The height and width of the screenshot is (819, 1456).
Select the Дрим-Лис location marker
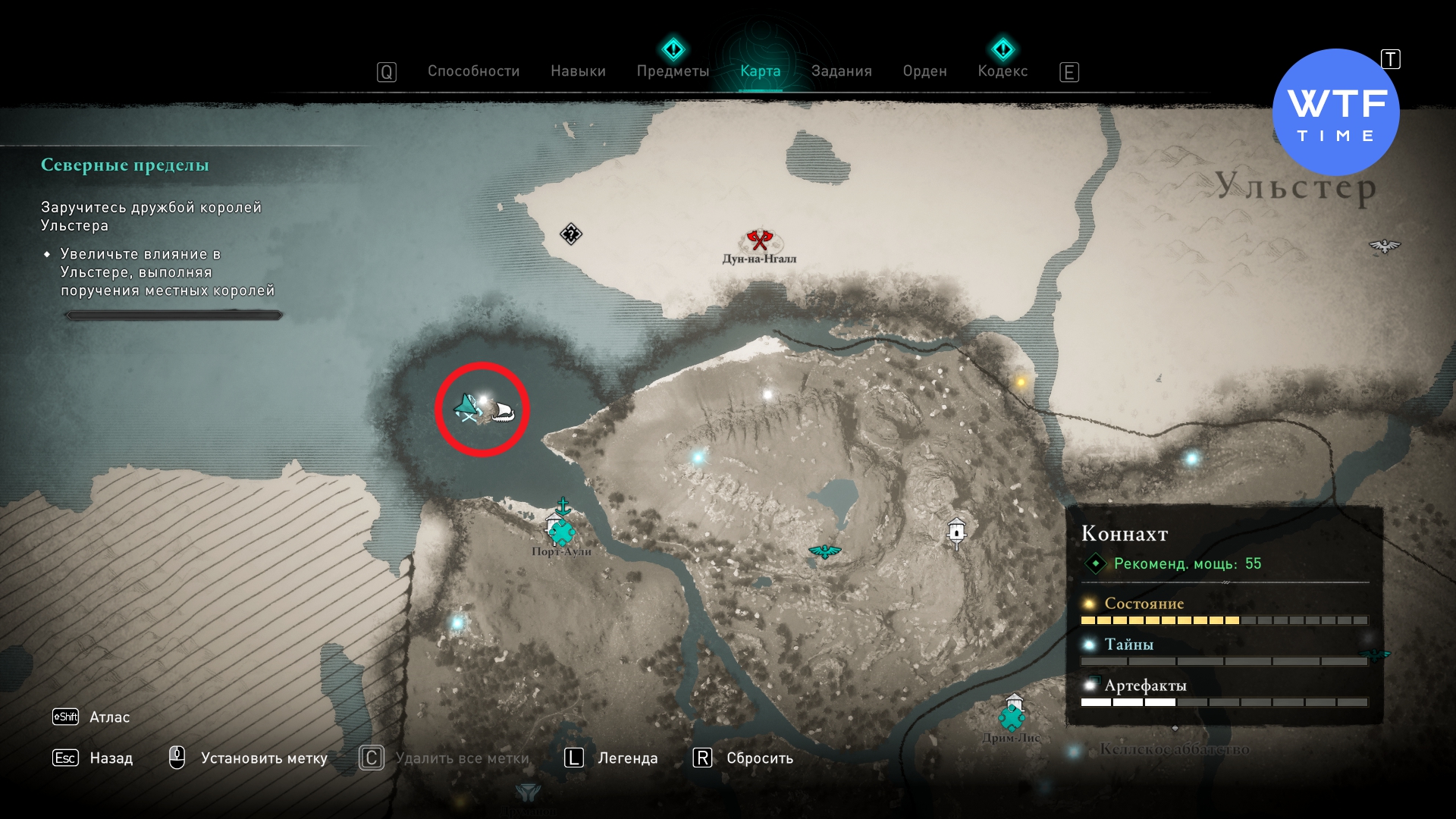1012,715
